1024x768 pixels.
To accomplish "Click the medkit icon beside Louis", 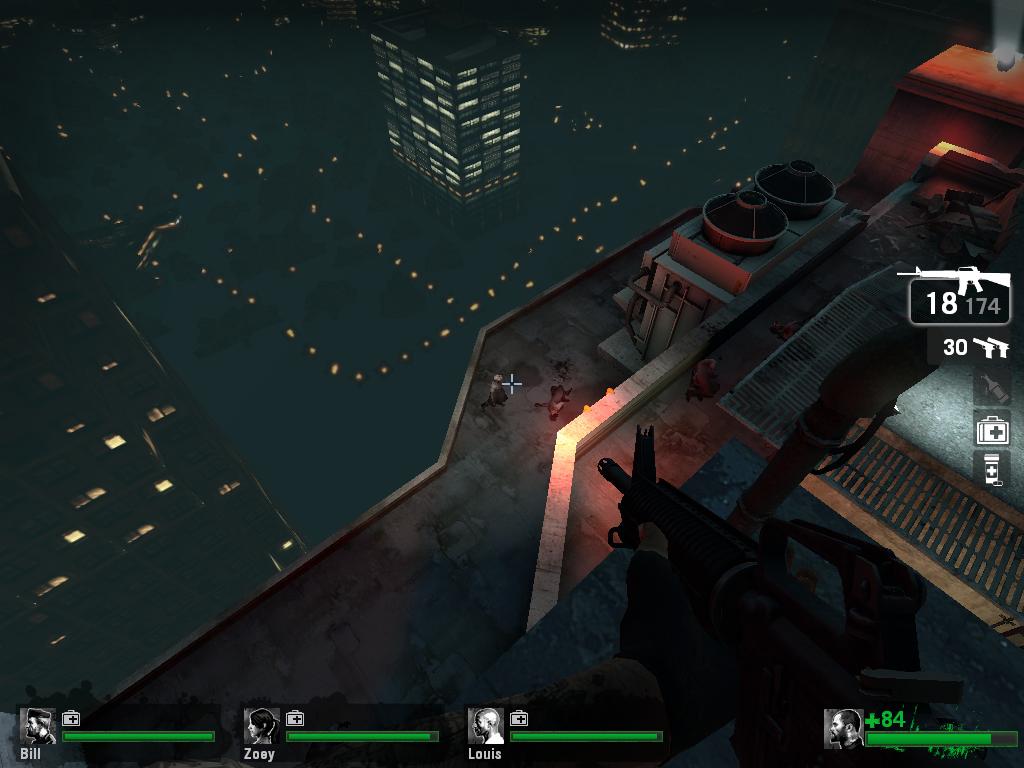I will [519, 718].
